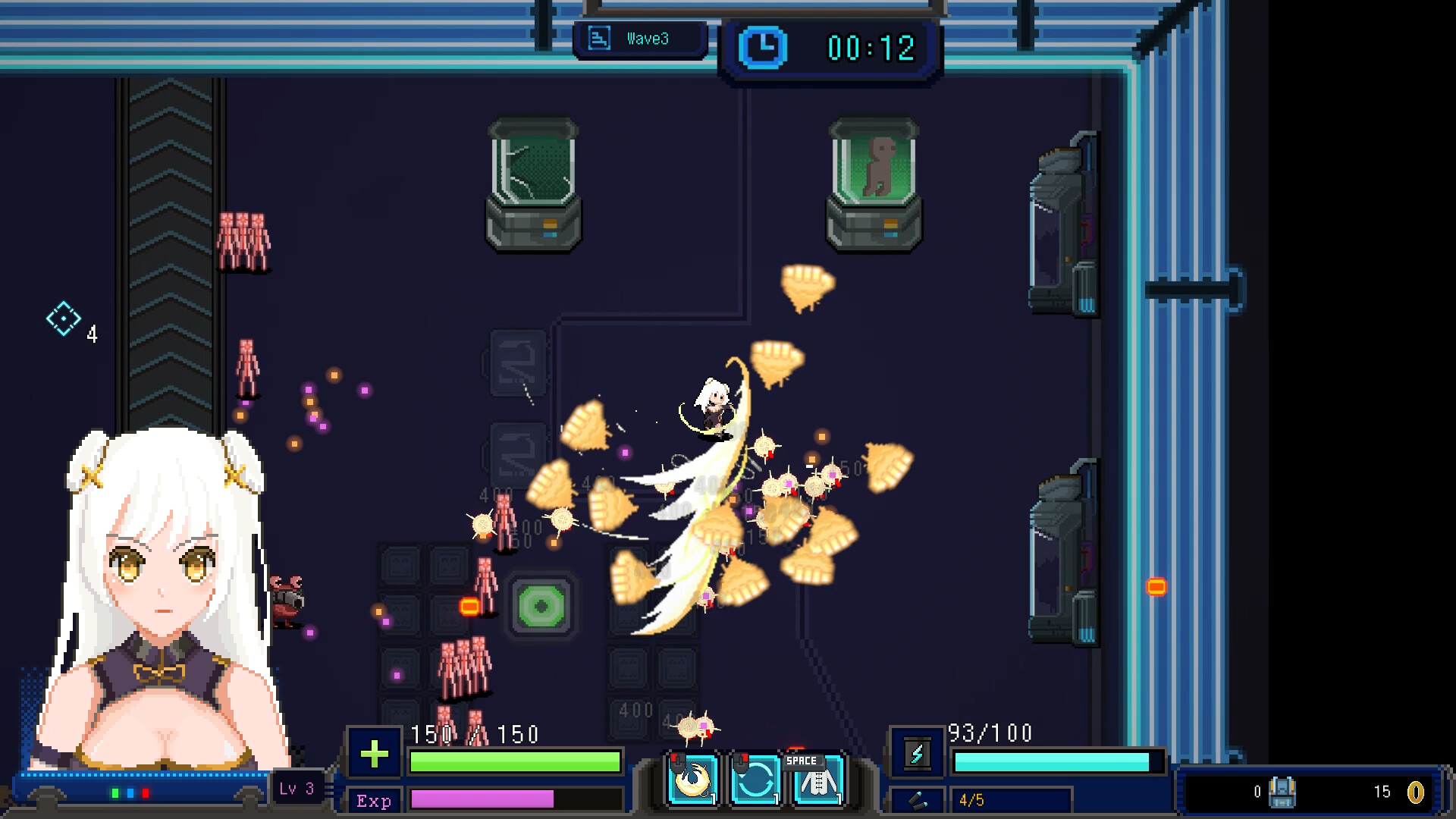The height and width of the screenshot is (819, 1456).
Task: Toggle the diamond target marker showing 4
Action: coord(64,318)
